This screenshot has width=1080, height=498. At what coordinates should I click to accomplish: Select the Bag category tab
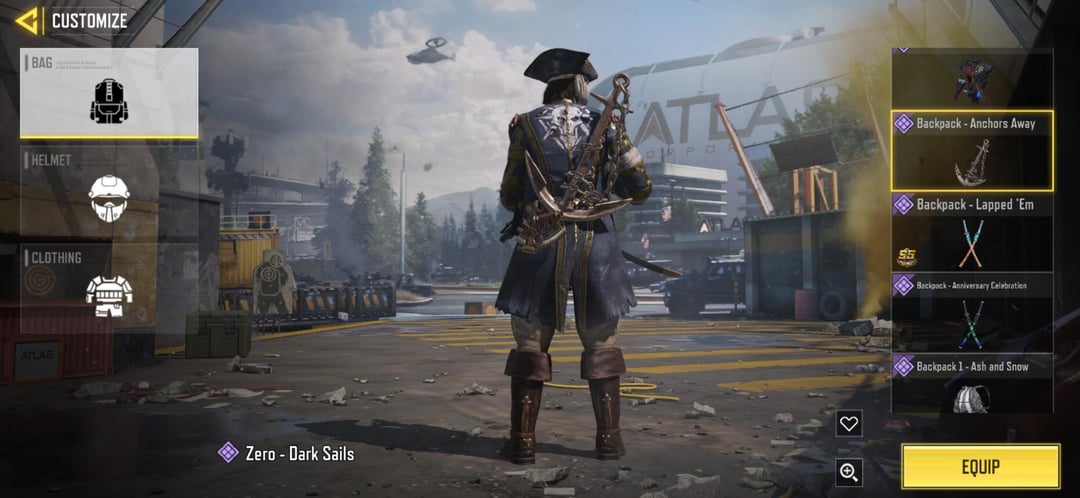[109, 93]
